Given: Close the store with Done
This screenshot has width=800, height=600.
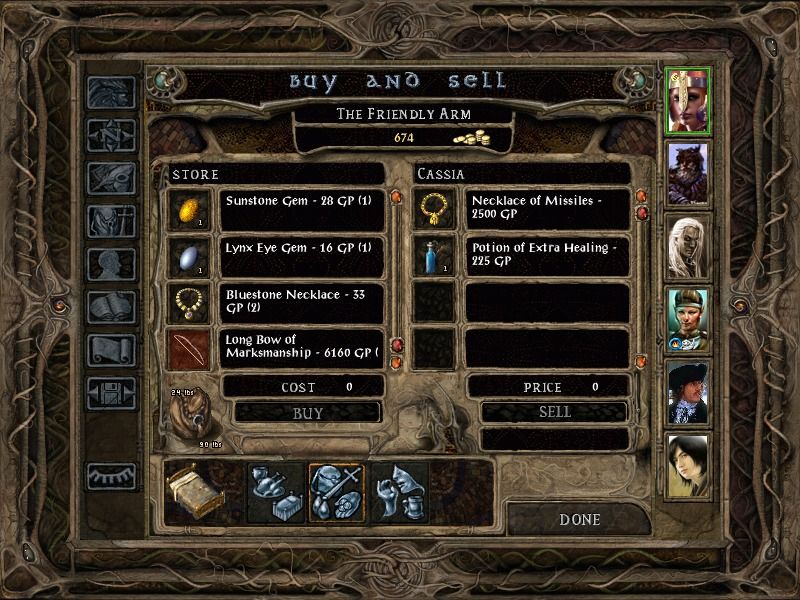Looking at the screenshot, I should 580,519.
